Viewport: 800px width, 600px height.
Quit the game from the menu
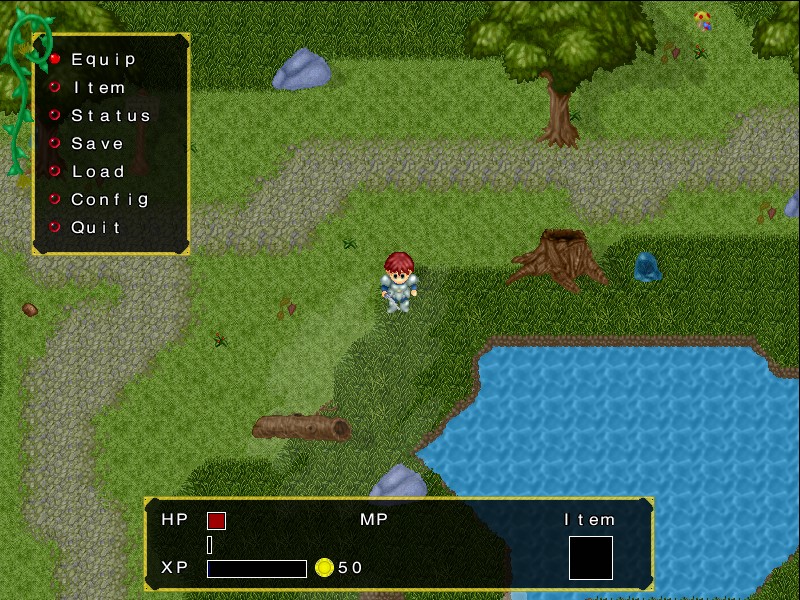coord(96,228)
